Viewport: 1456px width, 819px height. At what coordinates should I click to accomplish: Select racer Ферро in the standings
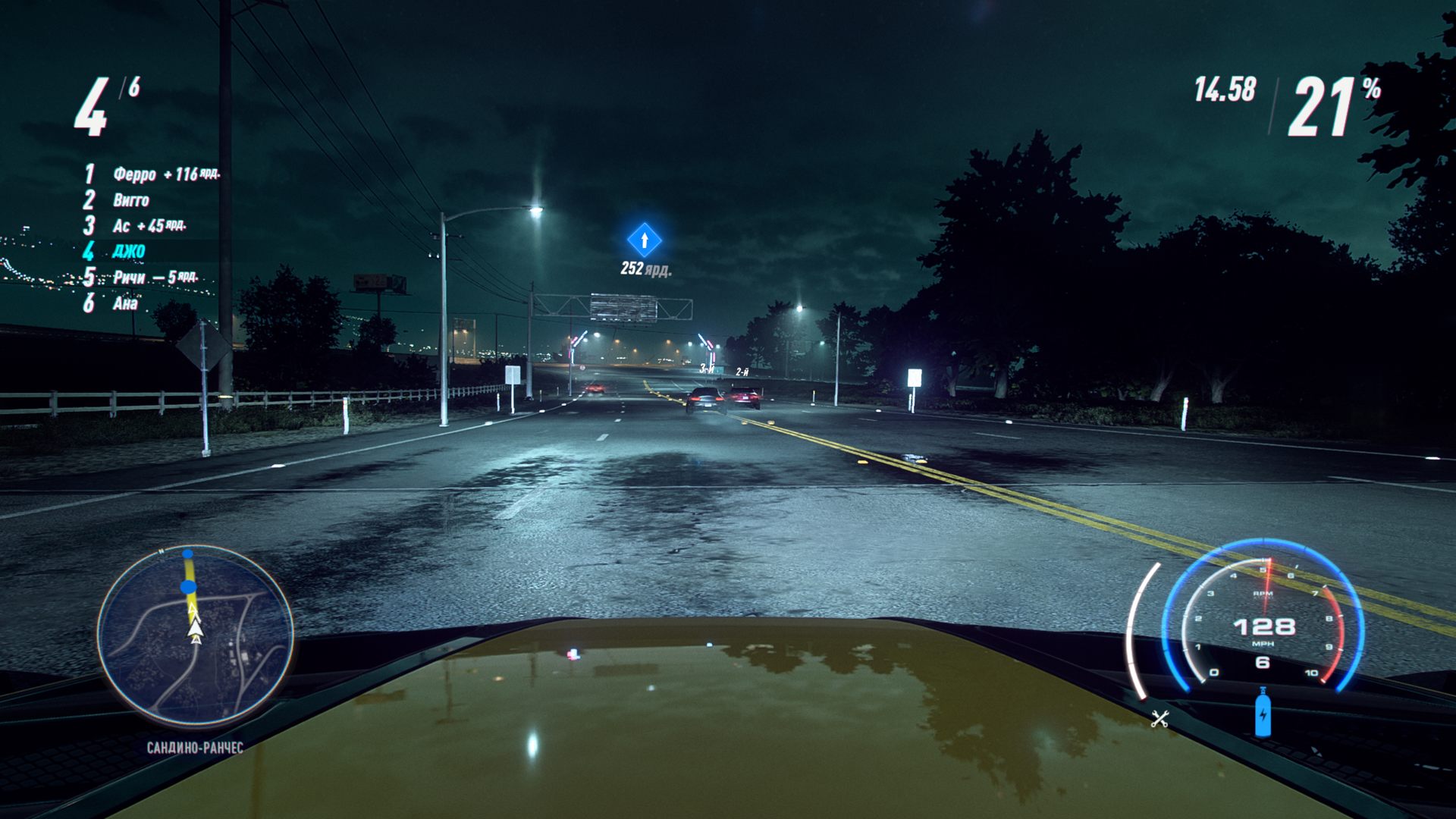pyautogui.click(x=135, y=174)
